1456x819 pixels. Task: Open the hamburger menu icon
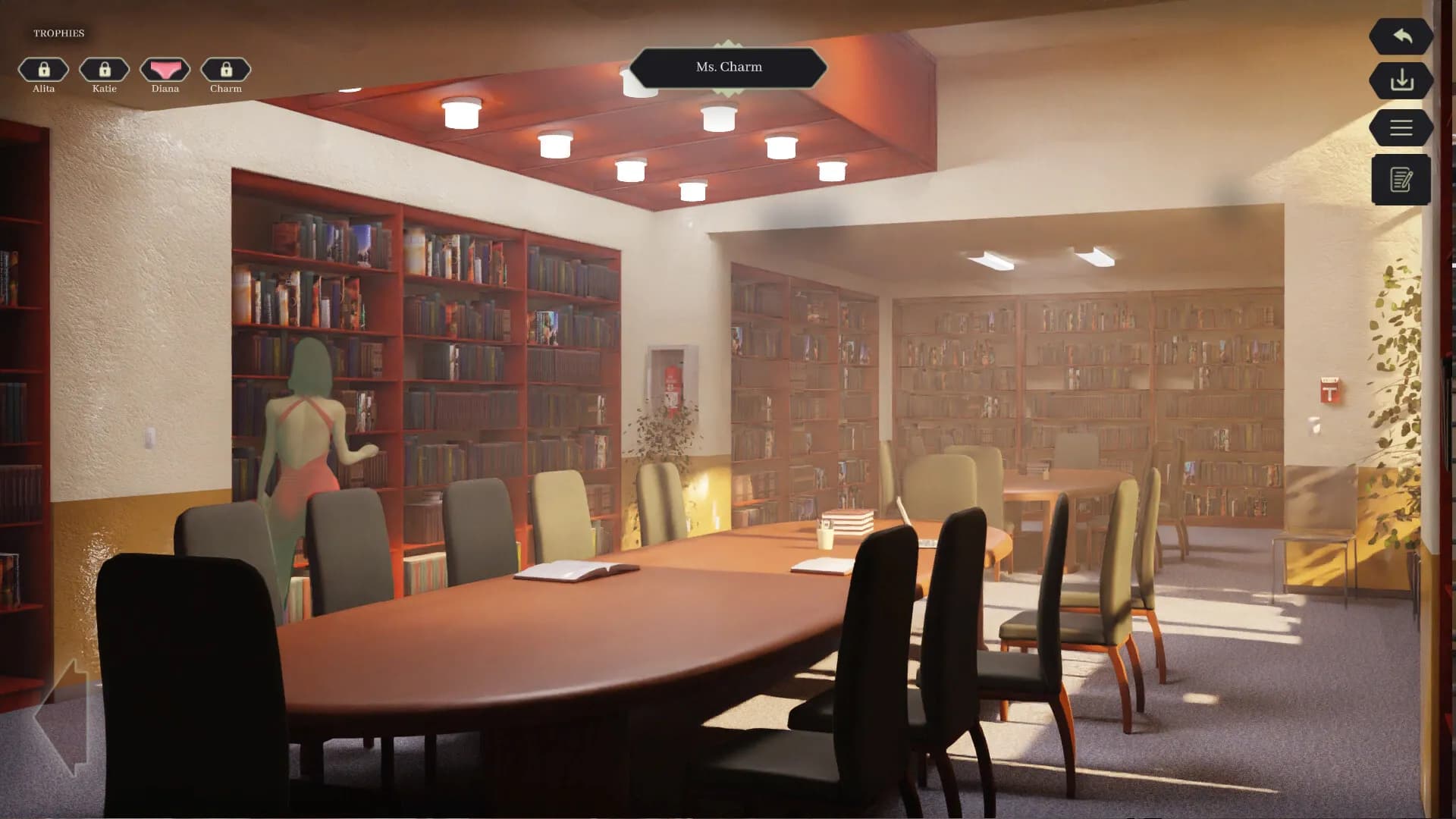[x=1401, y=127]
